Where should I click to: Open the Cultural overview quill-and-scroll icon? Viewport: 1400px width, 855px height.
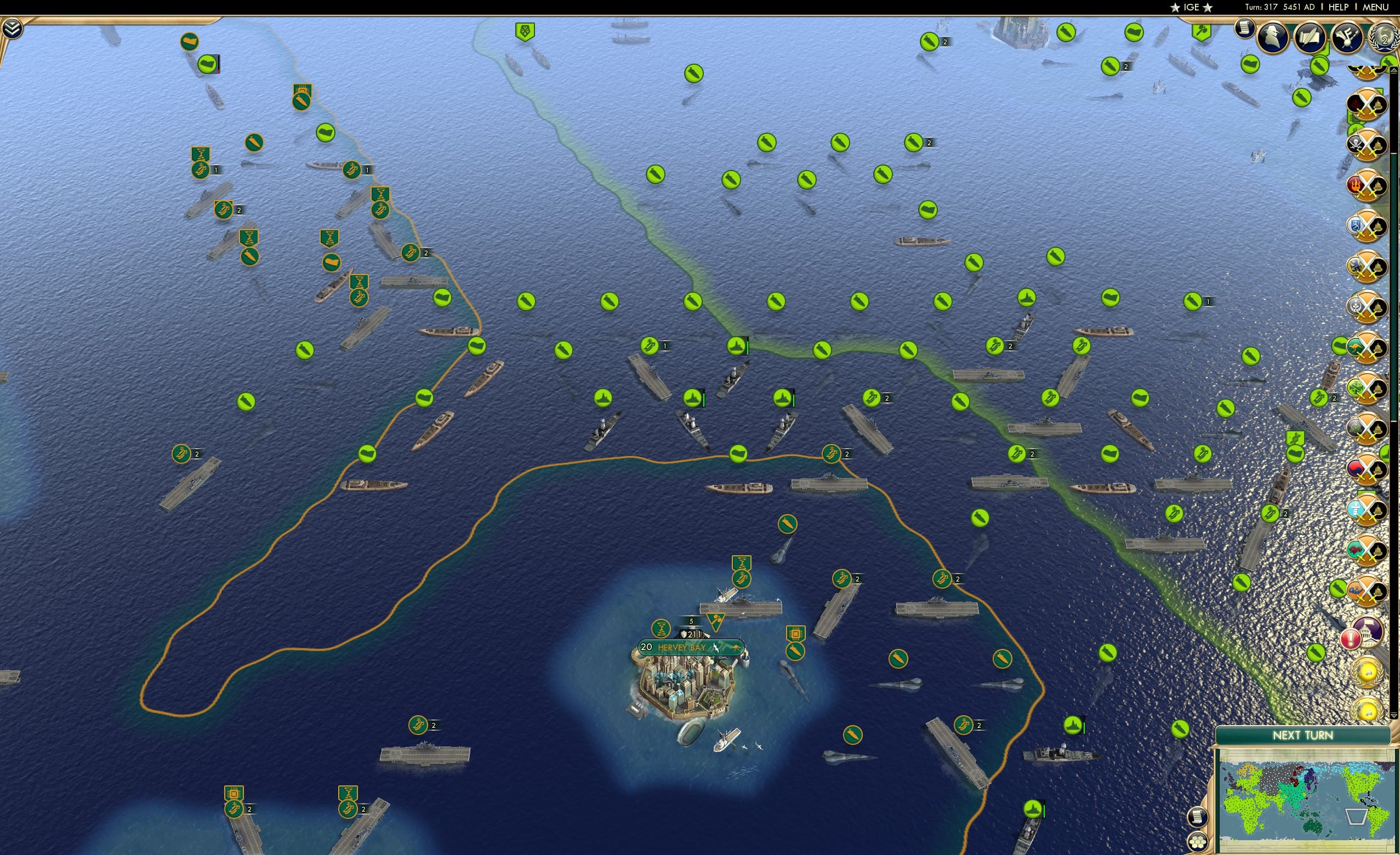[1311, 36]
